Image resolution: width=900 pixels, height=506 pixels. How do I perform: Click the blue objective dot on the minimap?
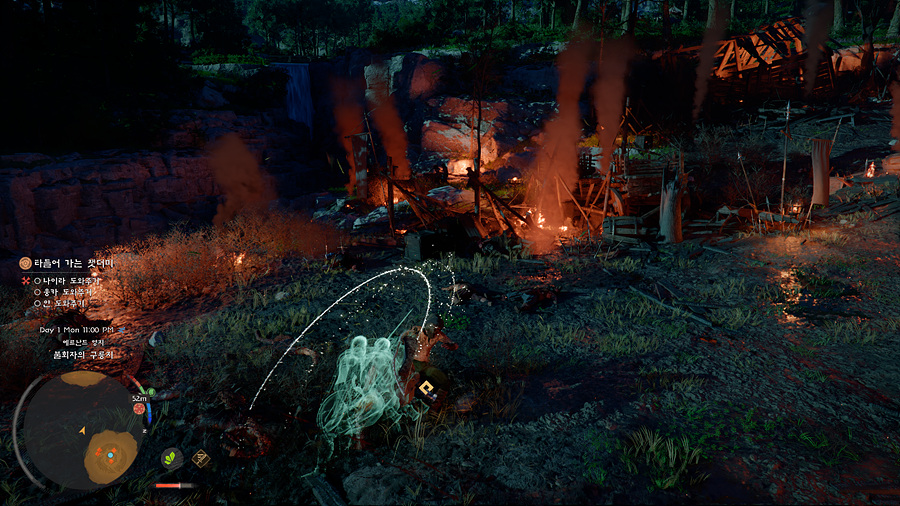pos(109,454)
